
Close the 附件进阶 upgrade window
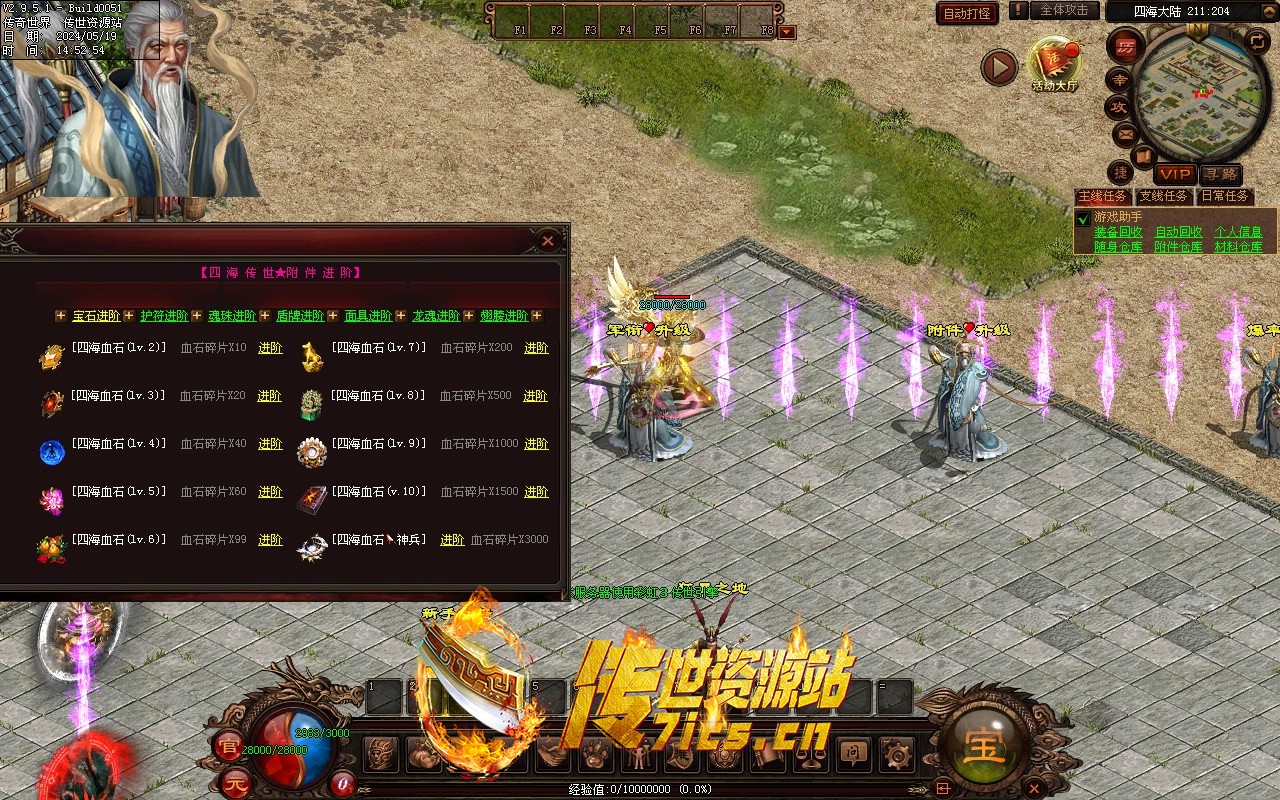point(547,241)
